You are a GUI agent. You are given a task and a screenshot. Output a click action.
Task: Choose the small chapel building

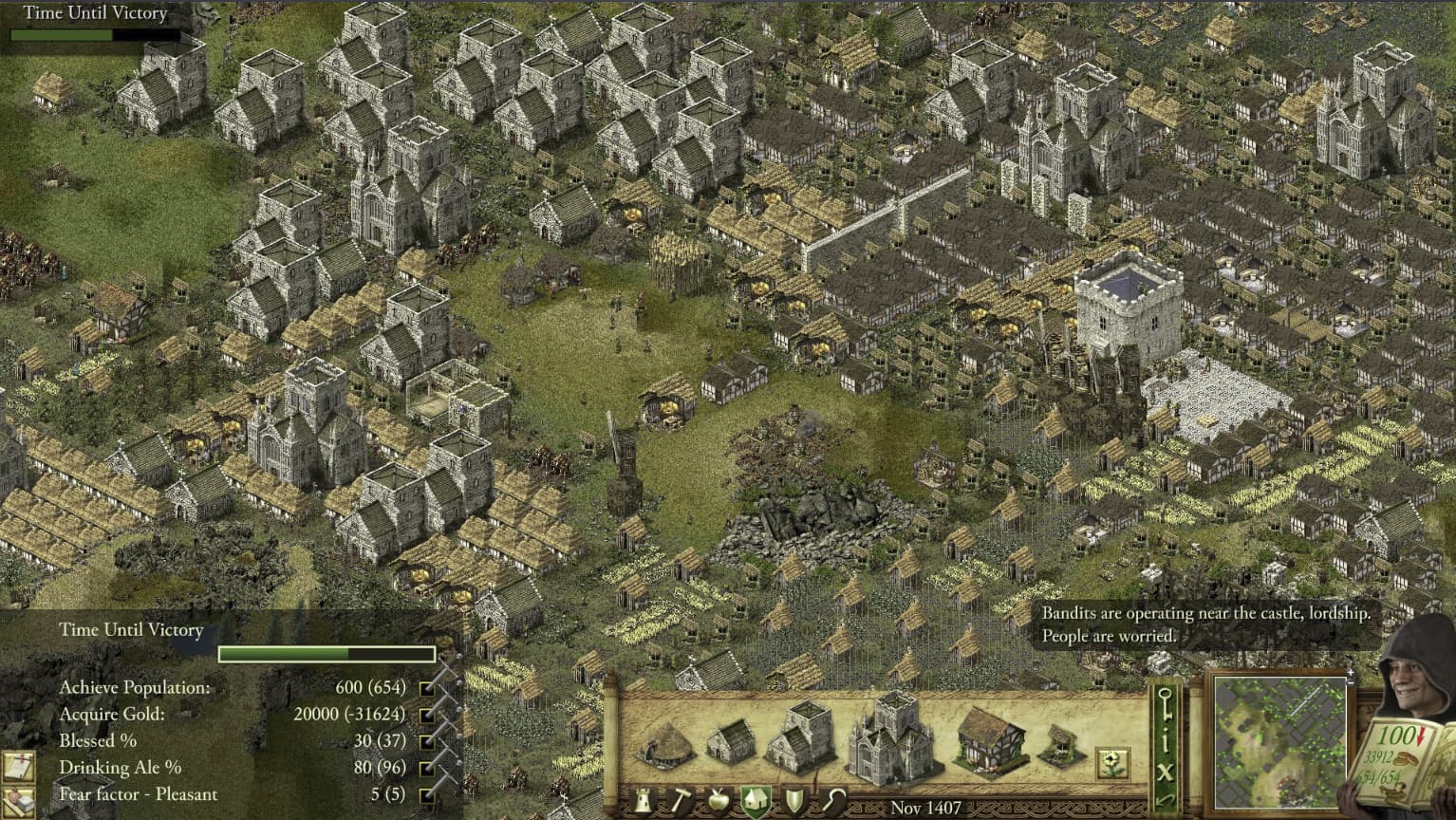(732, 743)
